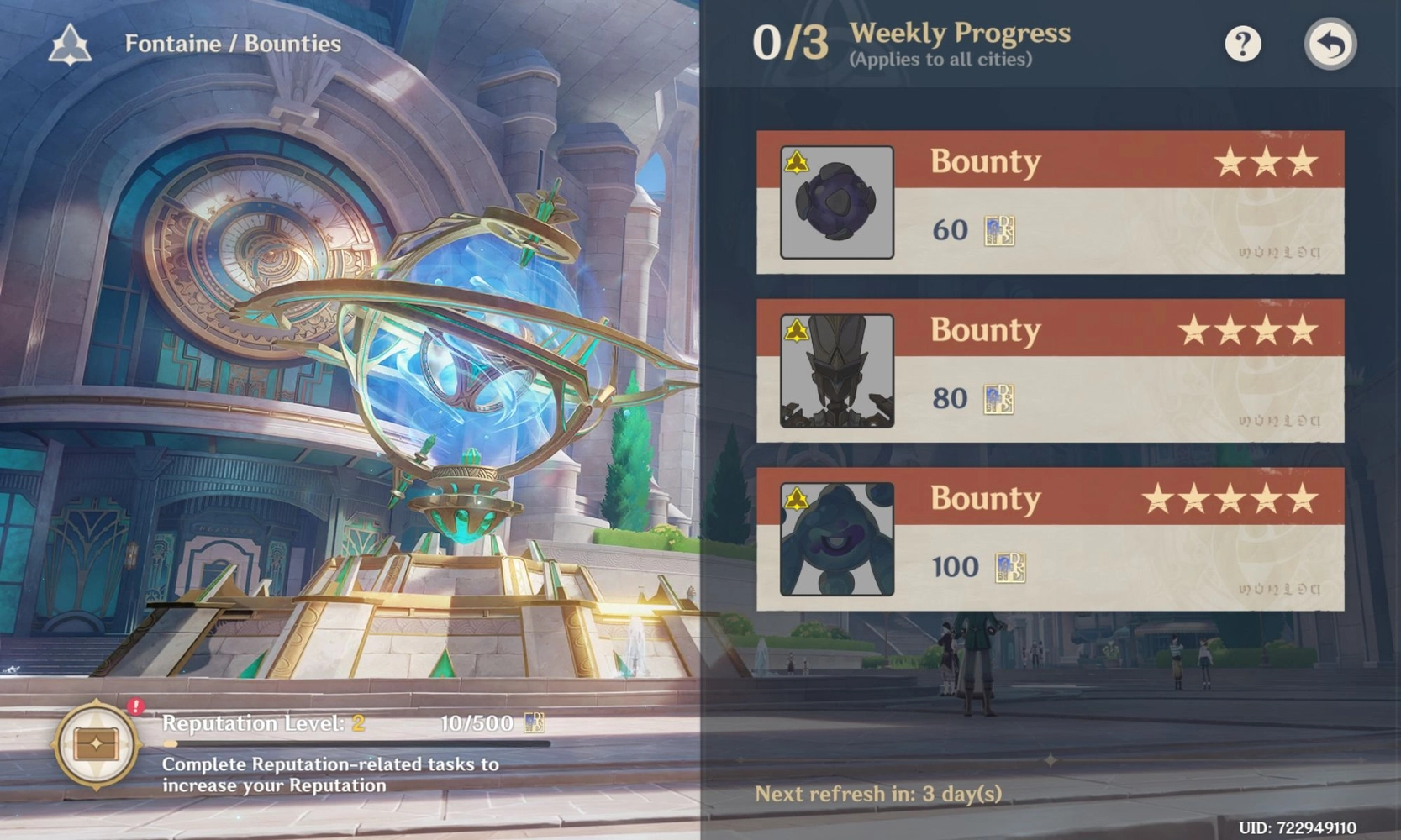Select the five-star Bounty card
The image size is (1401, 840).
coord(1051,538)
